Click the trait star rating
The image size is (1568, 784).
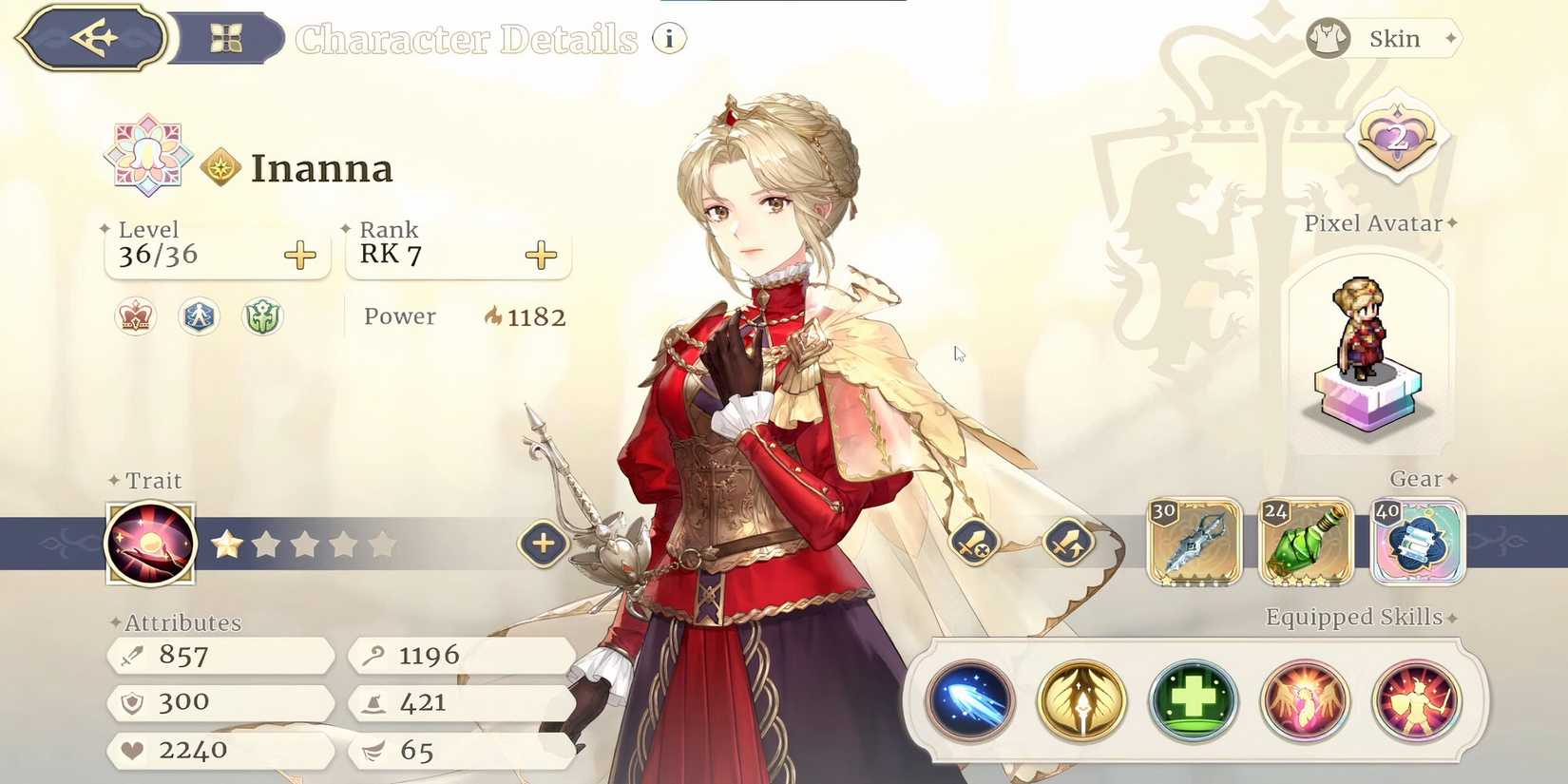point(302,544)
